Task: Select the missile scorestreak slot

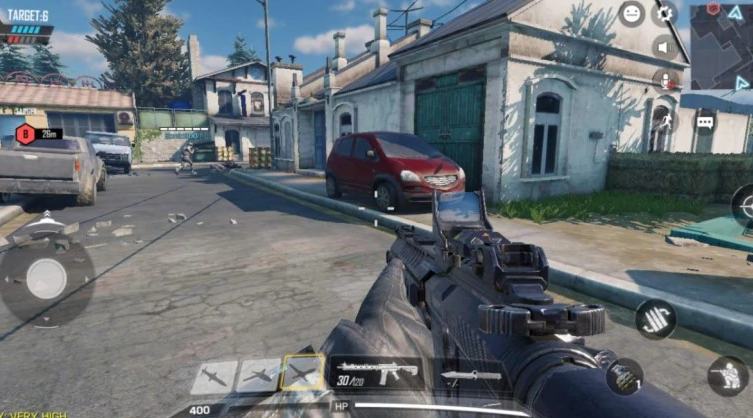Action: [x=214, y=377]
